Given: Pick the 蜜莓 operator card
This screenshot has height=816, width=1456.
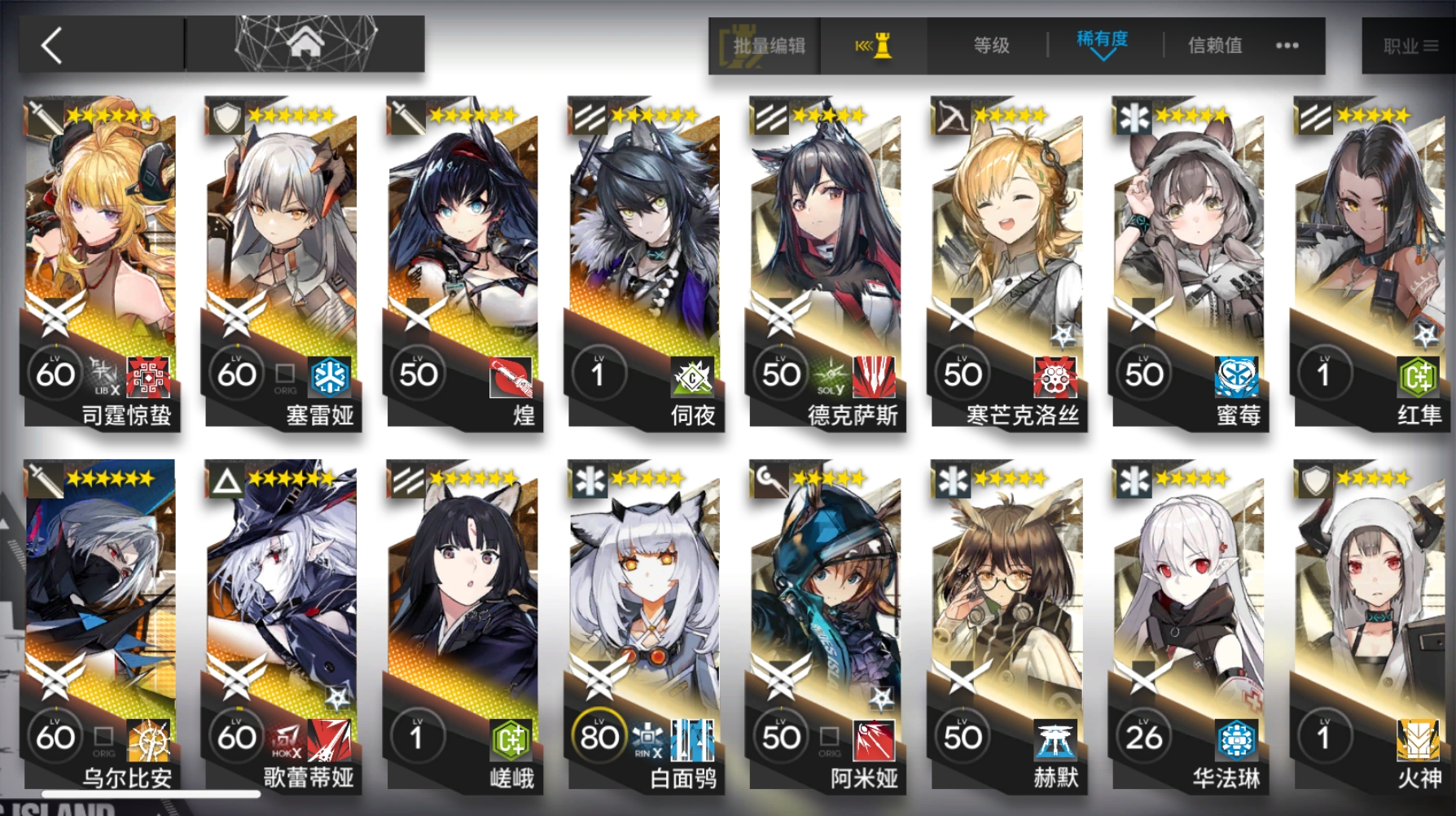Looking at the screenshot, I should pos(1189,261).
